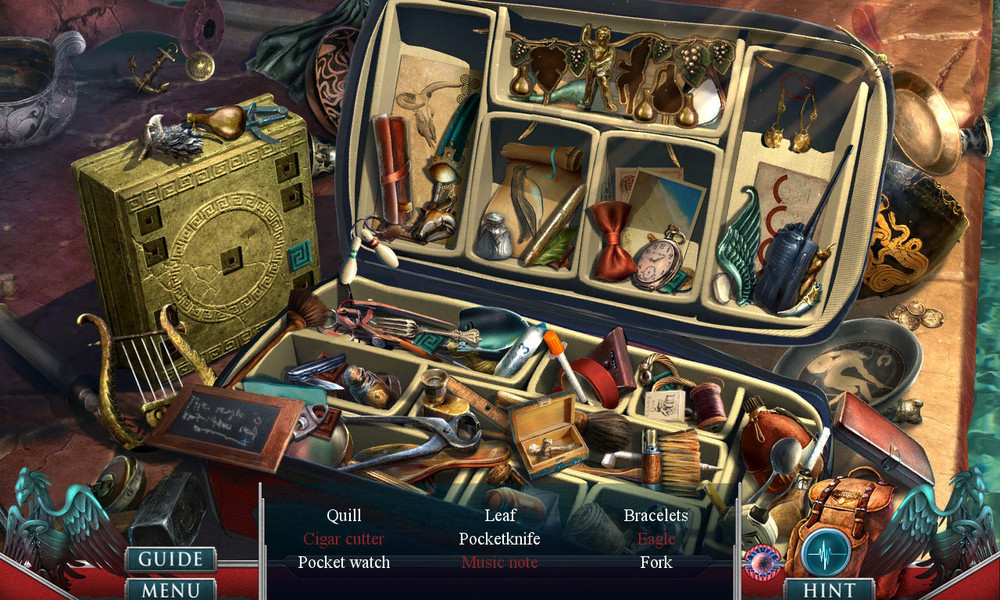The height and width of the screenshot is (600, 1000).
Task: Use the HINT button
Action: (828, 589)
